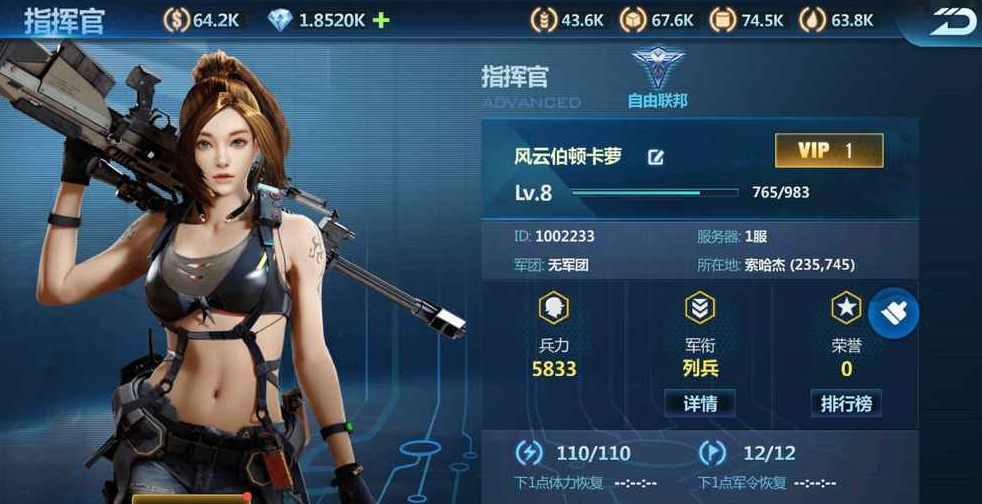Image resolution: width=982 pixels, height=504 pixels.
Task: Show the 排行榜 leaderboard
Action: point(845,403)
